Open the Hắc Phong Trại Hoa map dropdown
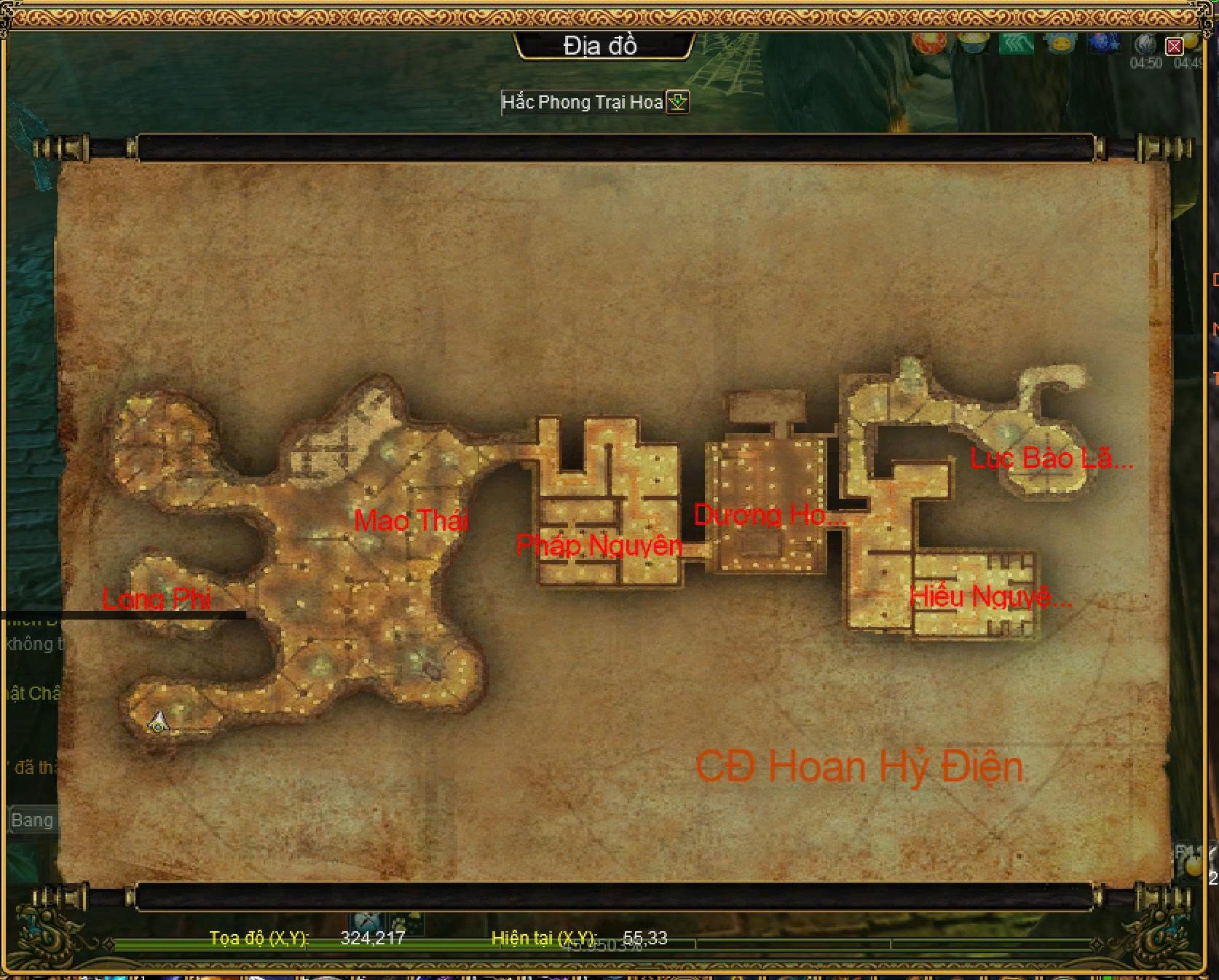 point(678,102)
